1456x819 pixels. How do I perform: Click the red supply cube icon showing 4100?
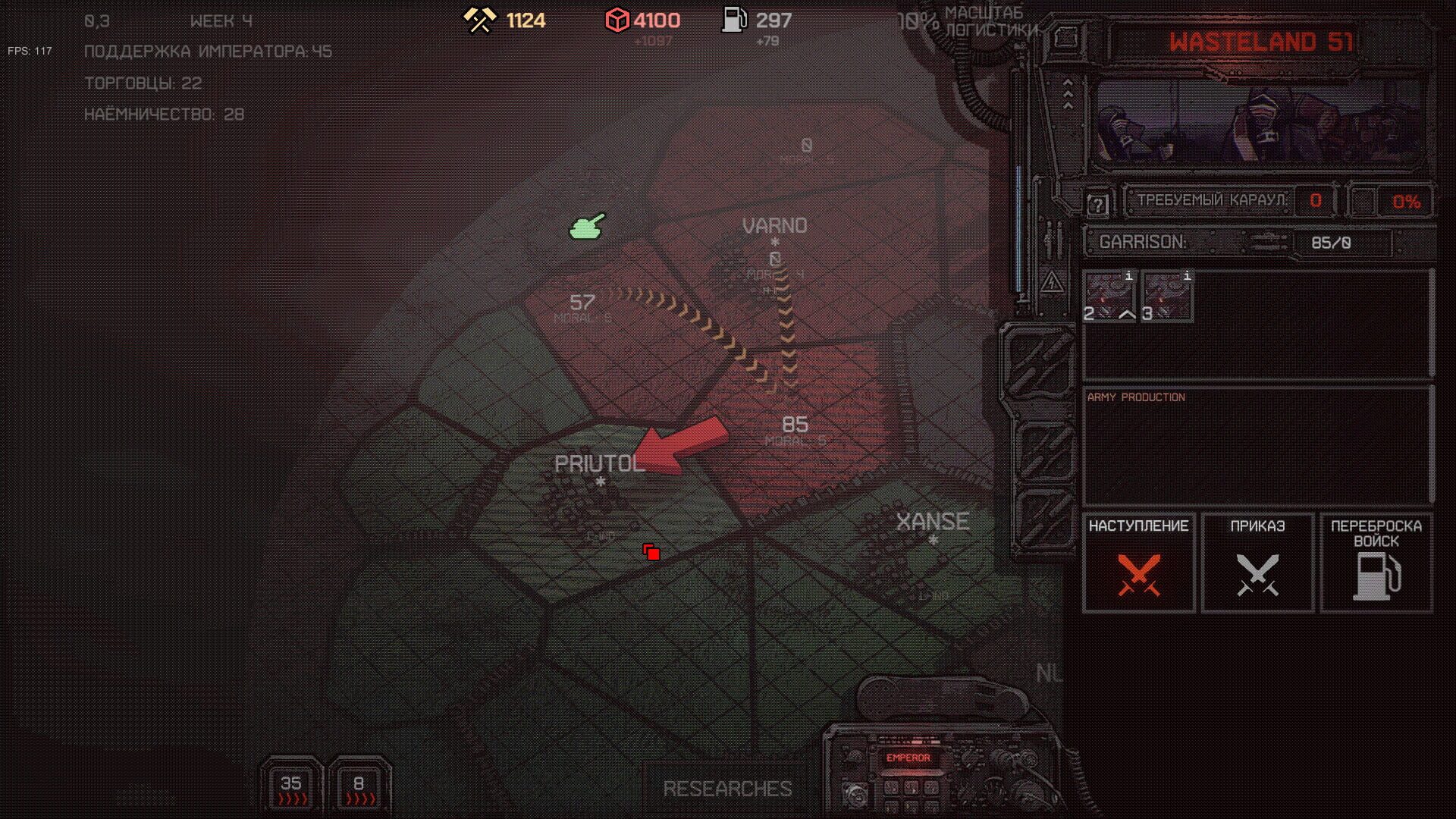(619, 20)
